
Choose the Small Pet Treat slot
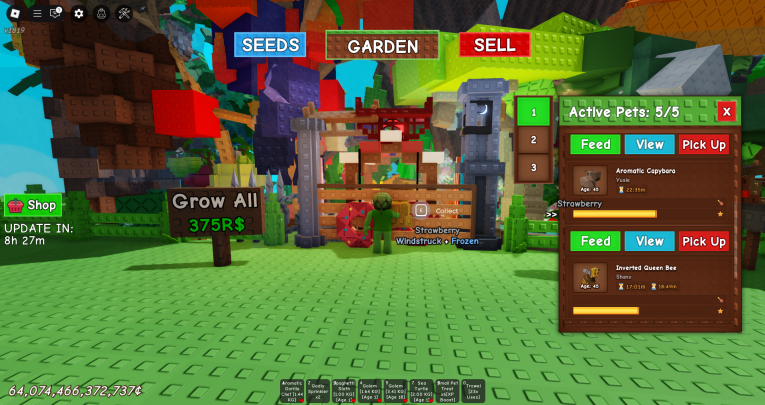coord(447,390)
